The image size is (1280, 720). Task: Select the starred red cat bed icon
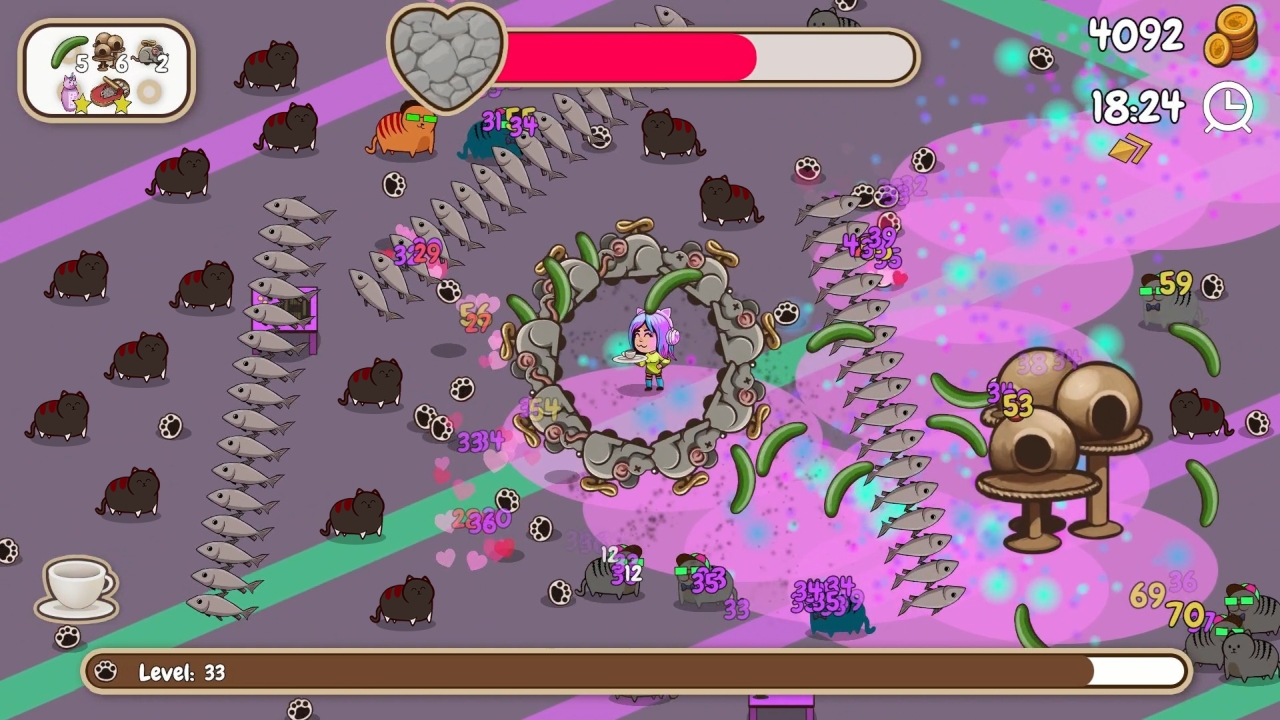pyautogui.click(x=108, y=92)
